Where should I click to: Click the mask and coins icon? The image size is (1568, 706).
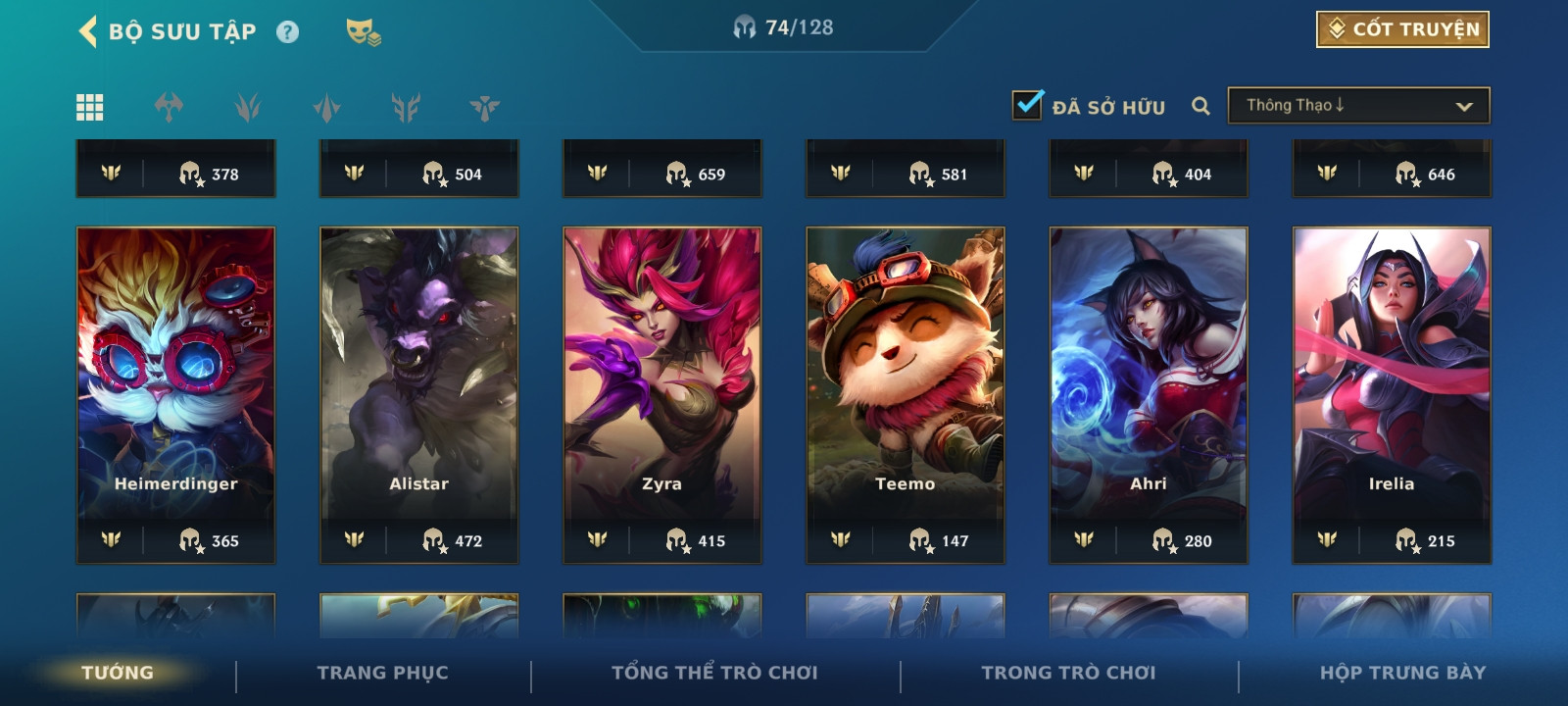pyautogui.click(x=363, y=32)
